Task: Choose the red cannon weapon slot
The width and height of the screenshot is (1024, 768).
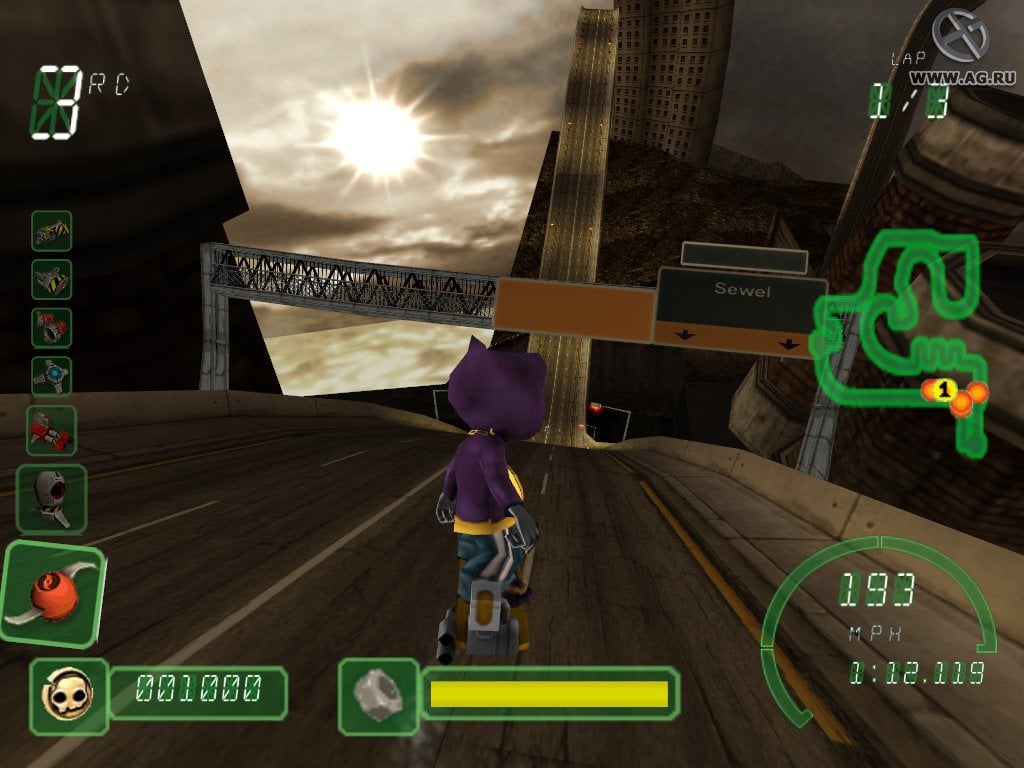Action: point(51,327)
